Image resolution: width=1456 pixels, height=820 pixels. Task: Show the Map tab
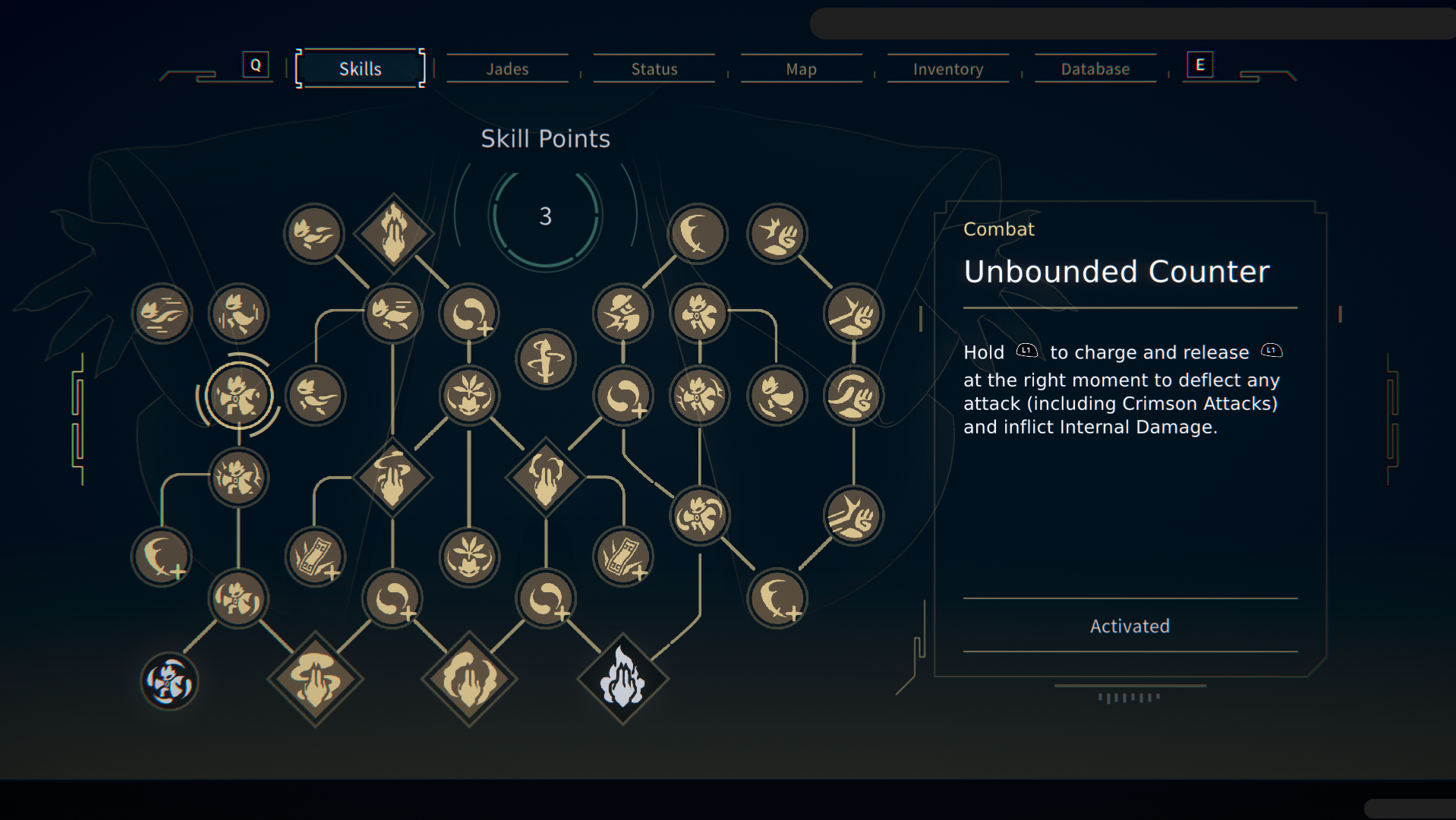(801, 69)
